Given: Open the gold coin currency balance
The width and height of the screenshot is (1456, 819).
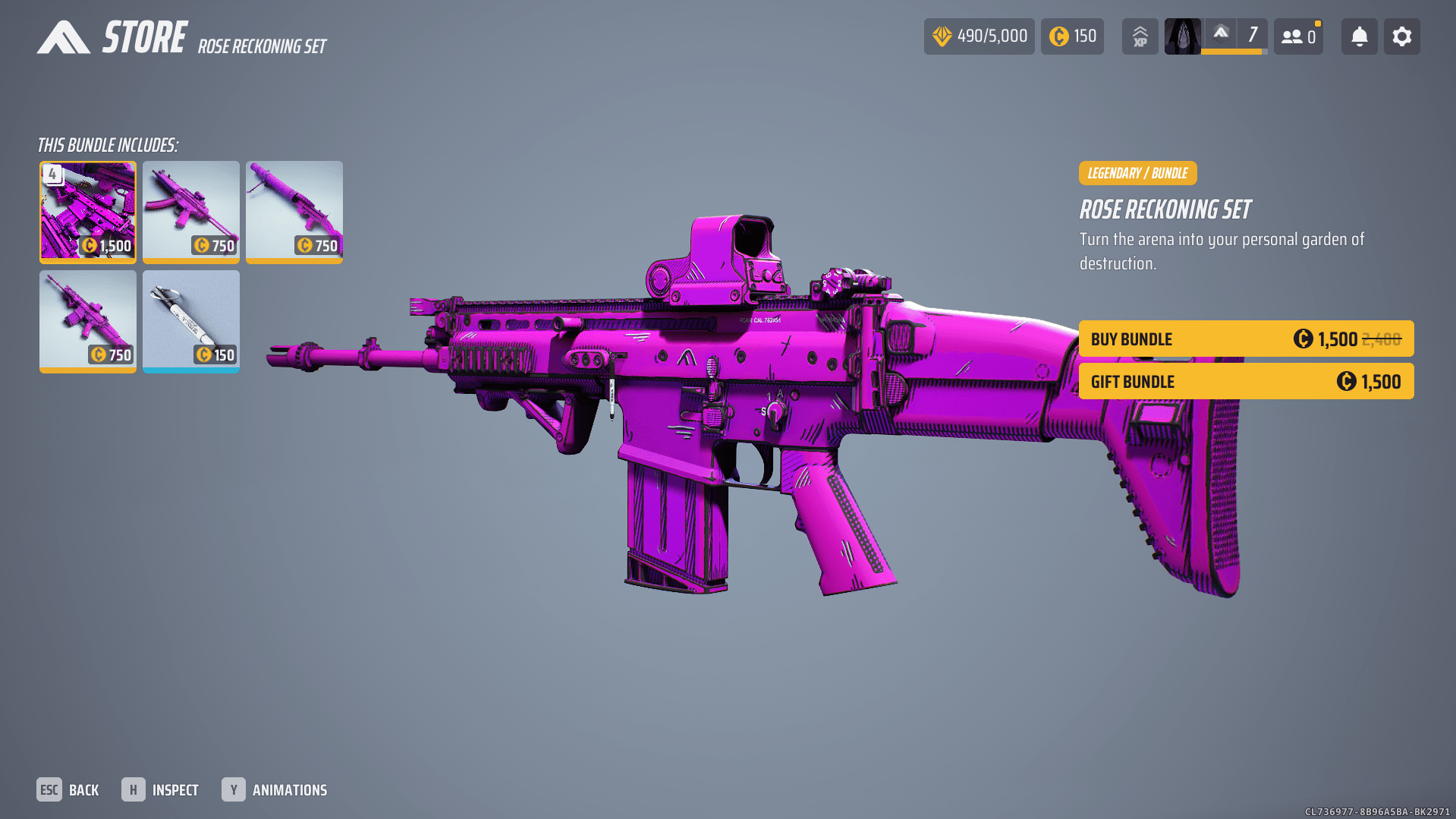Looking at the screenshot, I should pos(1072,36).
